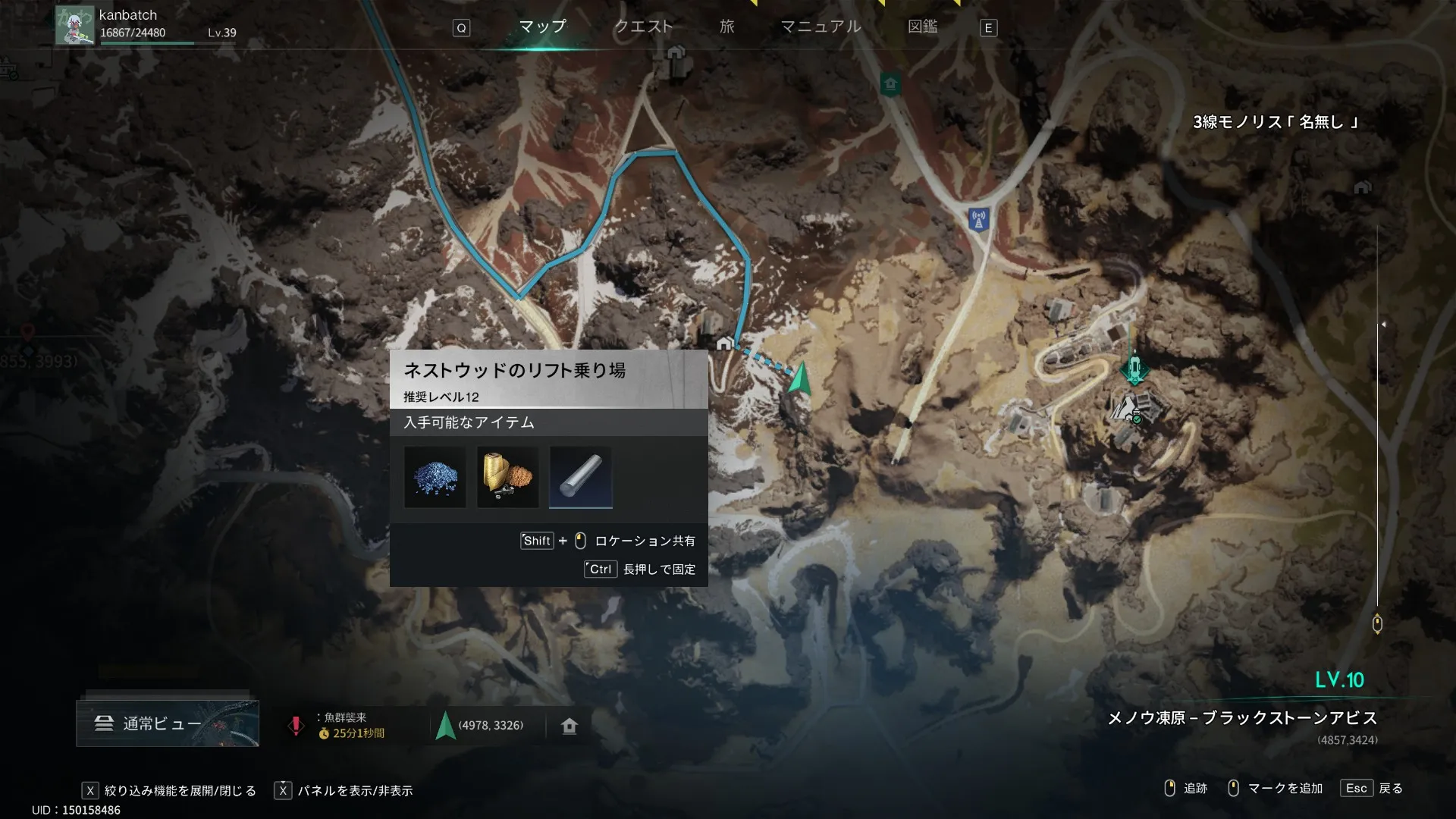Select the 旅 tab
Image resolution: width=1456 pixels, height=819 pixels.
pyautogui.click(x=726, y=27)
